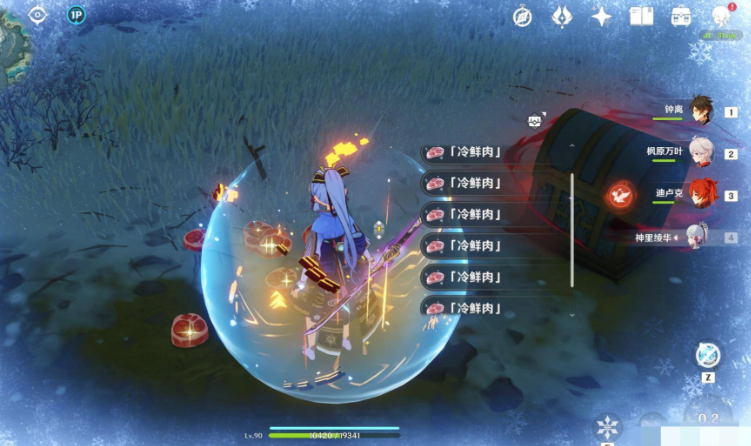Open the Wish banner icon
The width and height of the screenshot is (751, 446).
[x=562, y=16]
